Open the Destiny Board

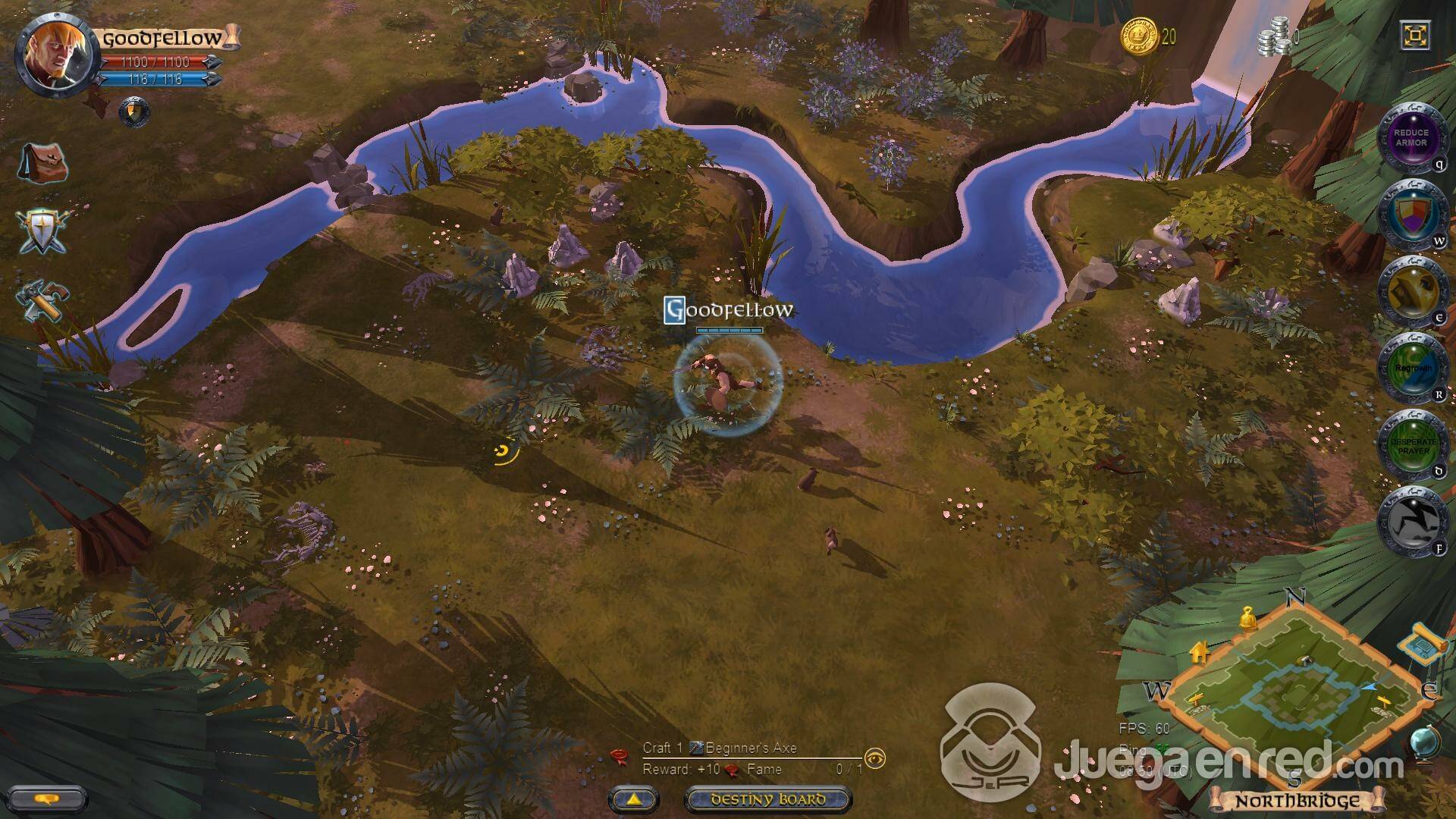point(767,799)
